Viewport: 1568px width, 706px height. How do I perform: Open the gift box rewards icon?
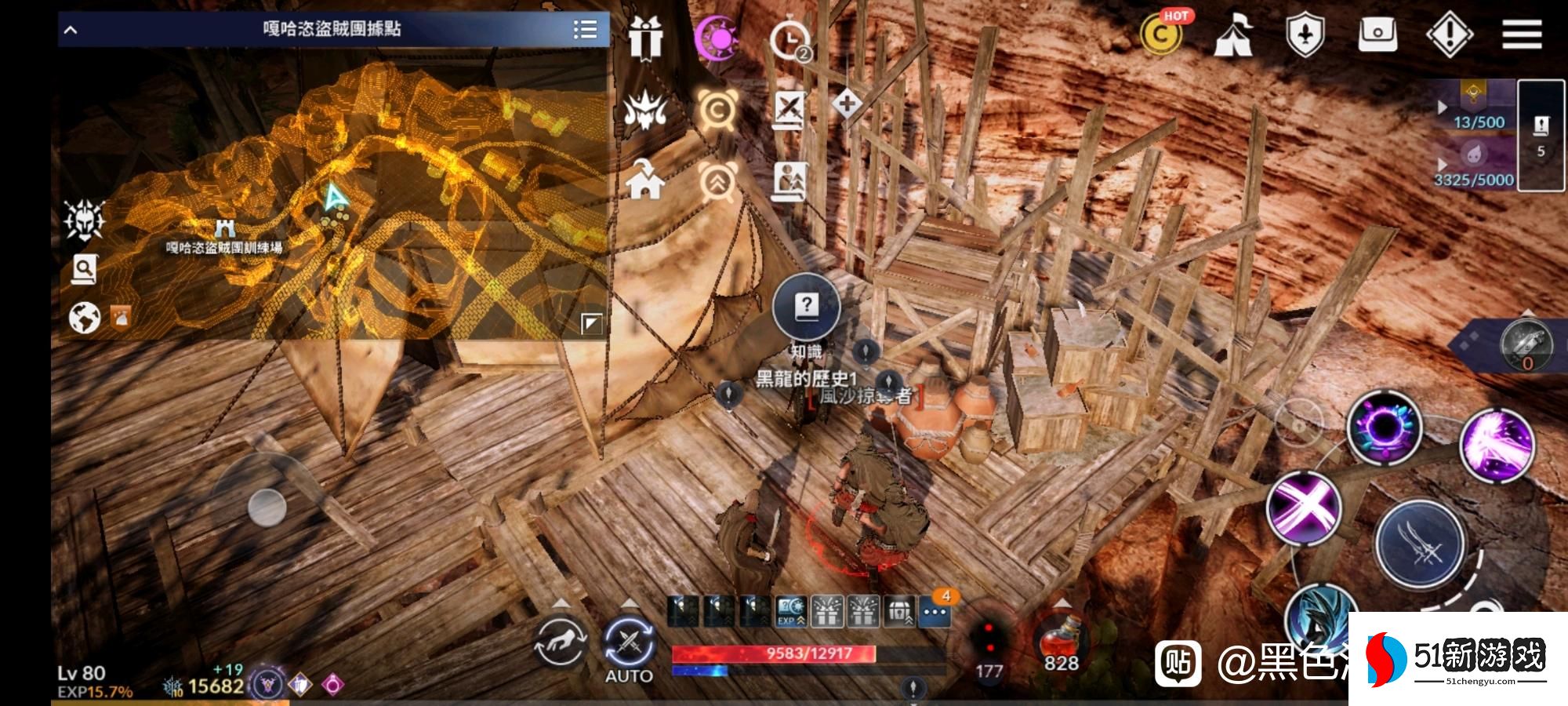646,37
